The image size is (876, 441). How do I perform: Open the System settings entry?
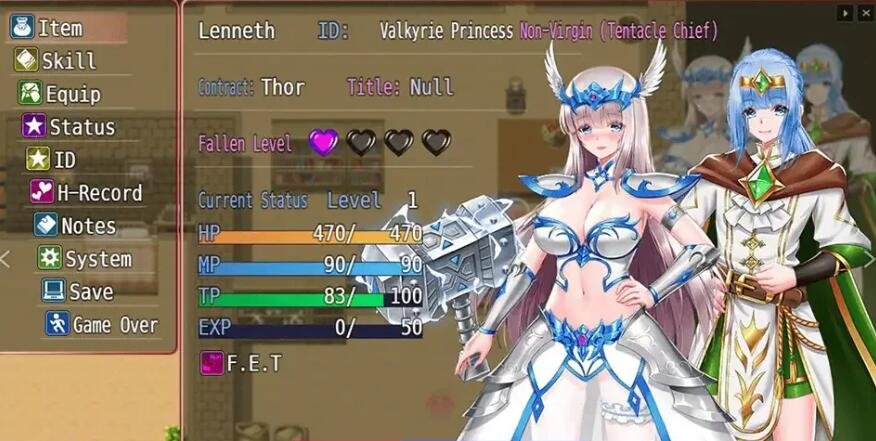(97, 259)
